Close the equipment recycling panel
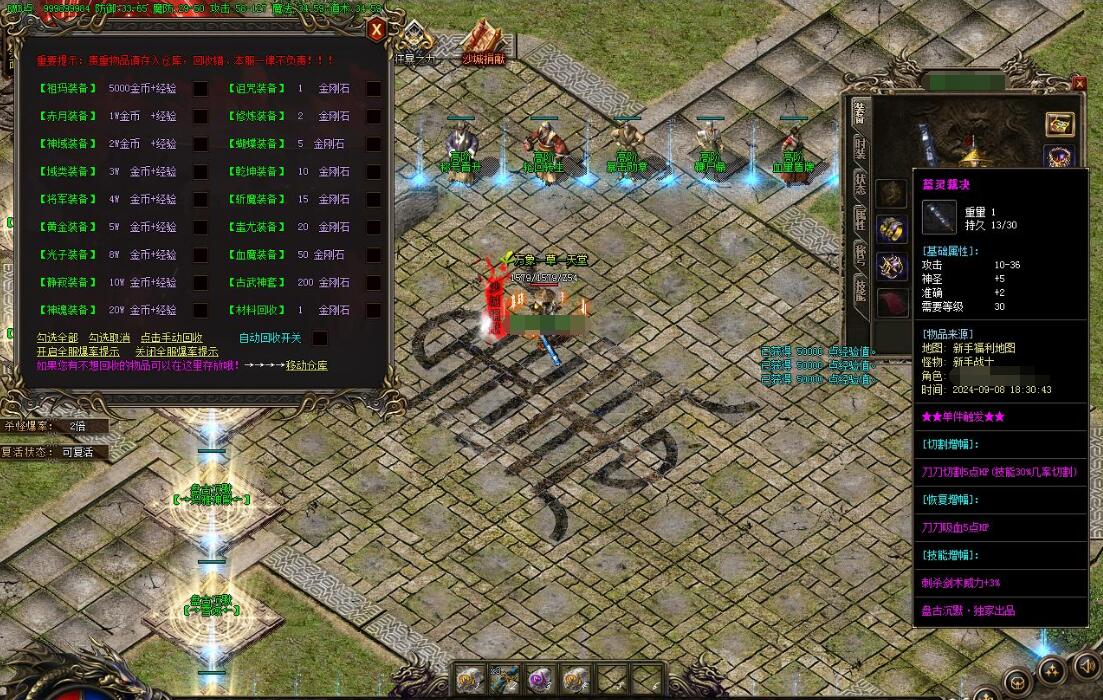The image size is (1103, 700). [376, 30]
